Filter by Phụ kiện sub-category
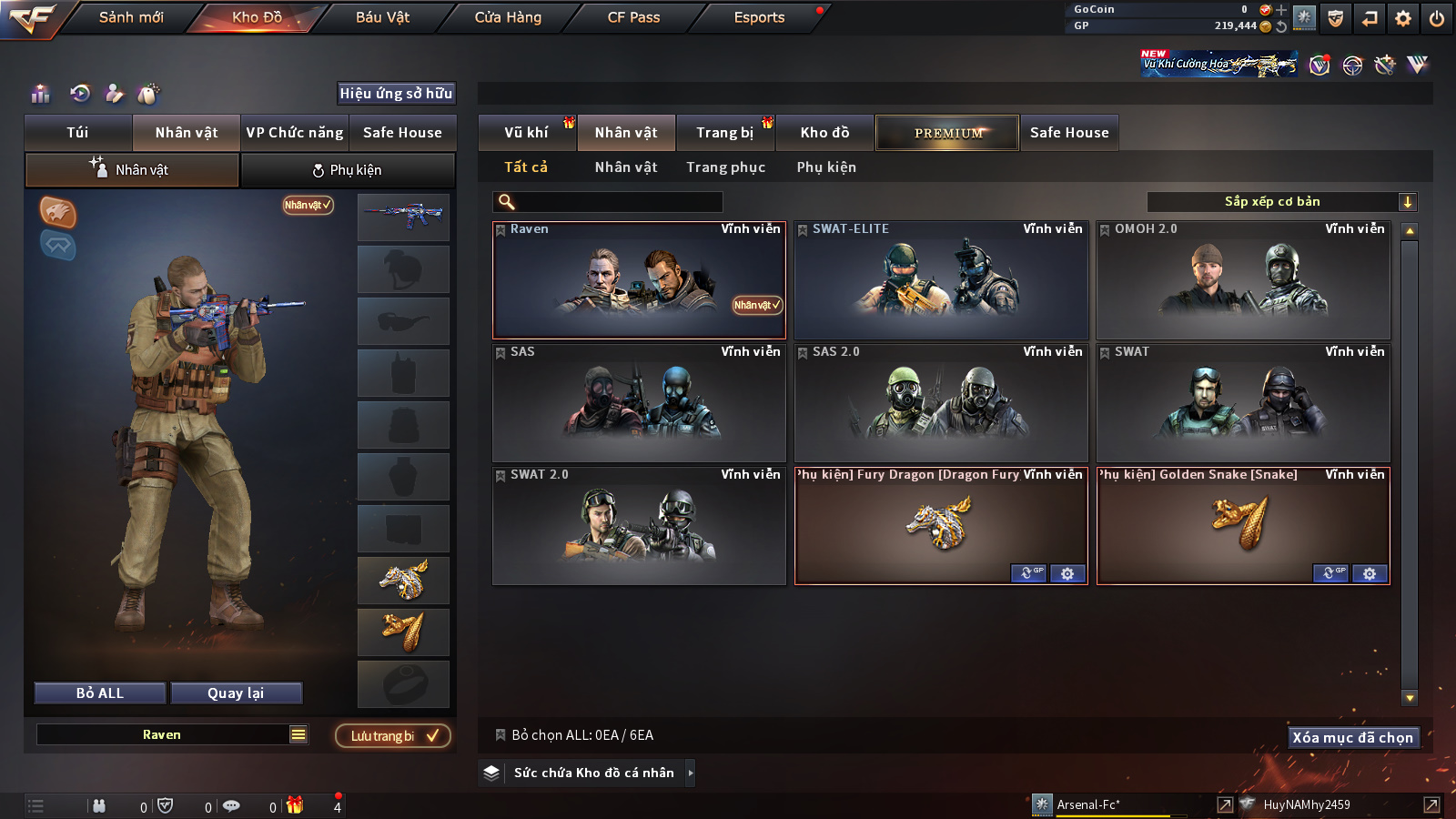 coord(826,167)
